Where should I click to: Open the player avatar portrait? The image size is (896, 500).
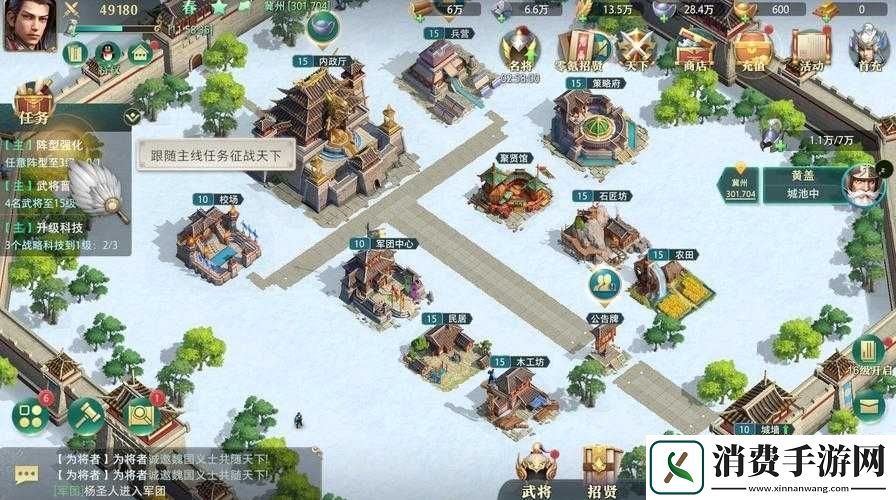[30, 26]
